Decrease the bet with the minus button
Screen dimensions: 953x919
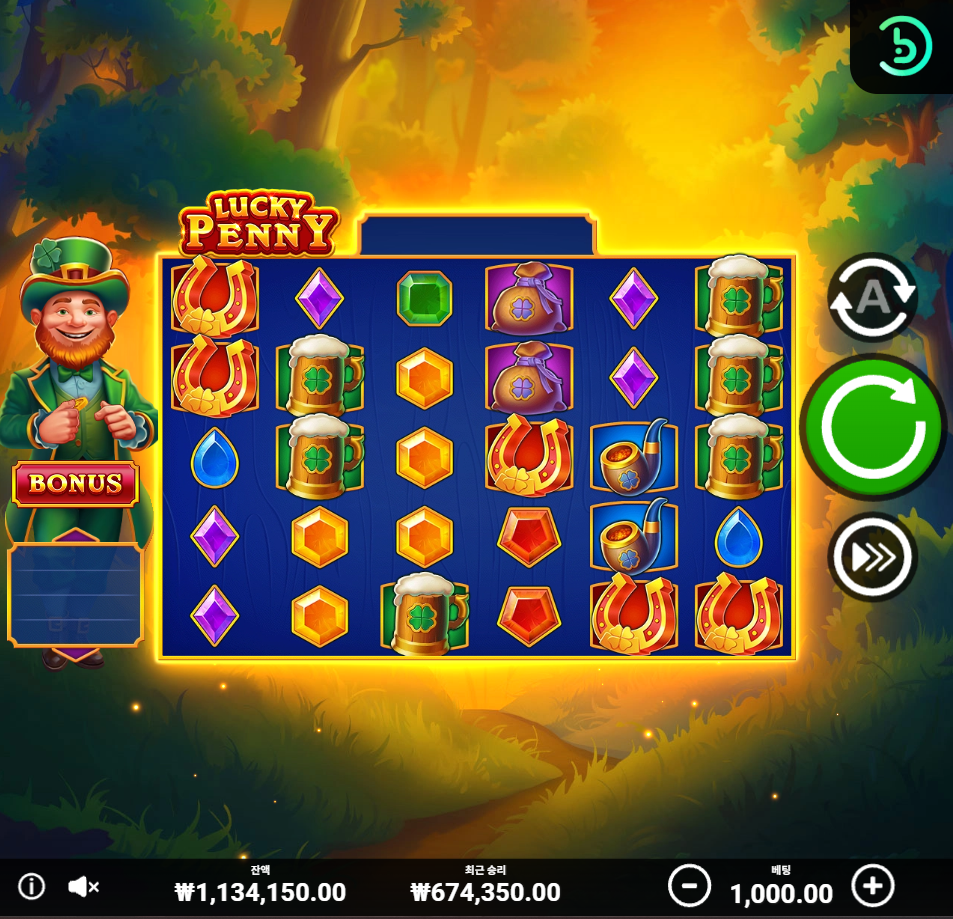point(689,886)
